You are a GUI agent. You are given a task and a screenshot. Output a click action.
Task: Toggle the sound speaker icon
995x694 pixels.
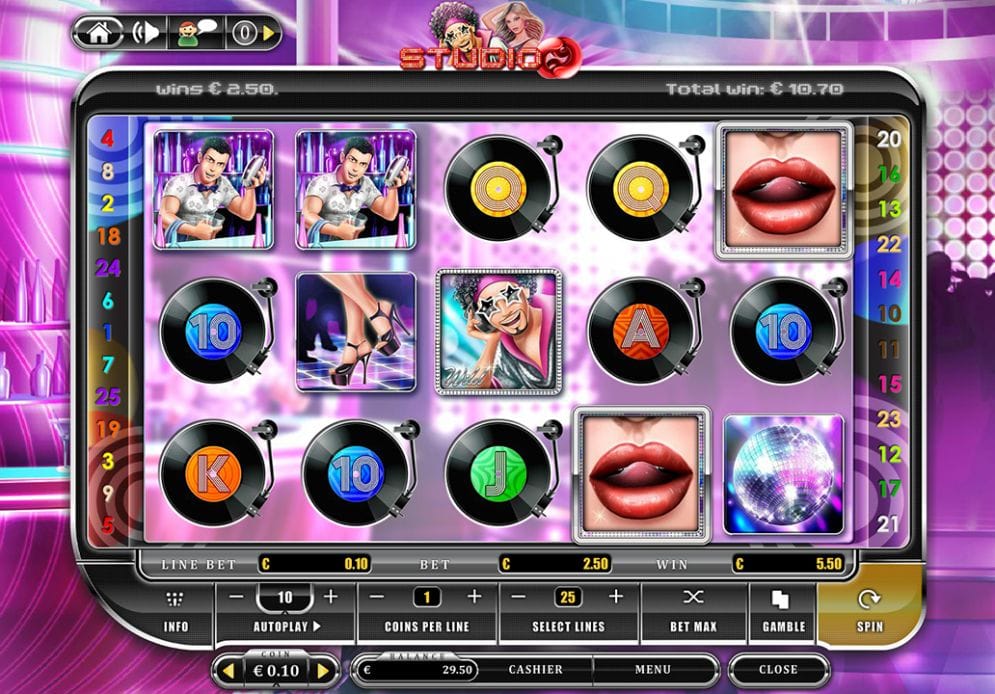click(x=146, y=32)
